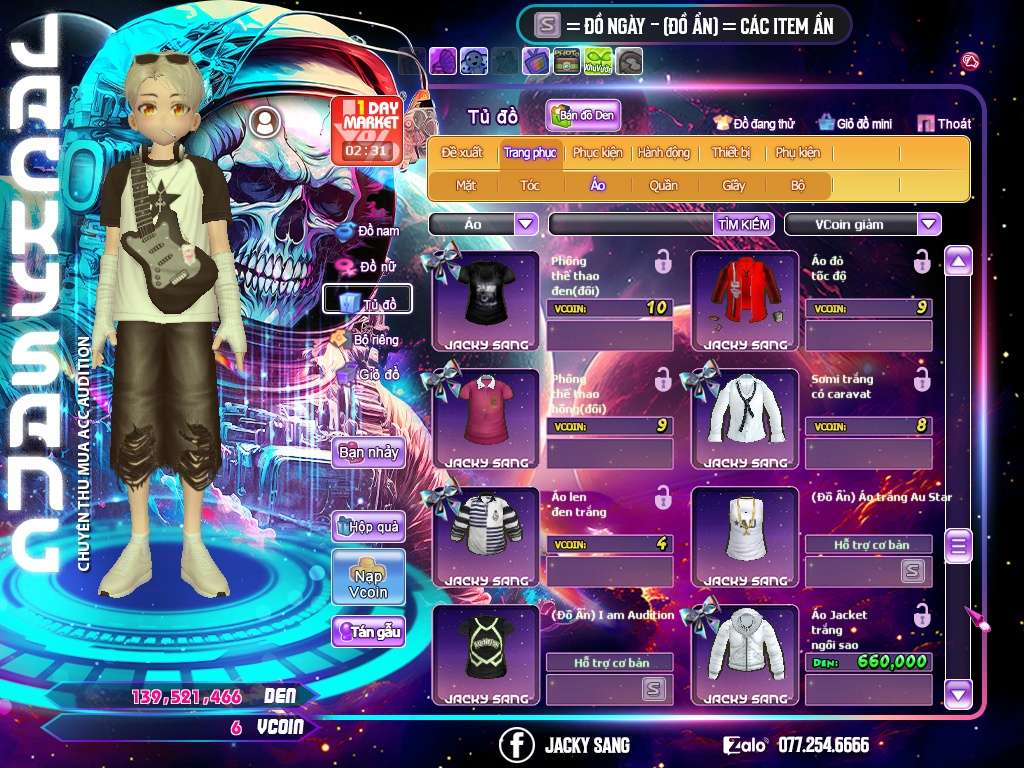Select the Giày subcategory

(x=734, y=185)
